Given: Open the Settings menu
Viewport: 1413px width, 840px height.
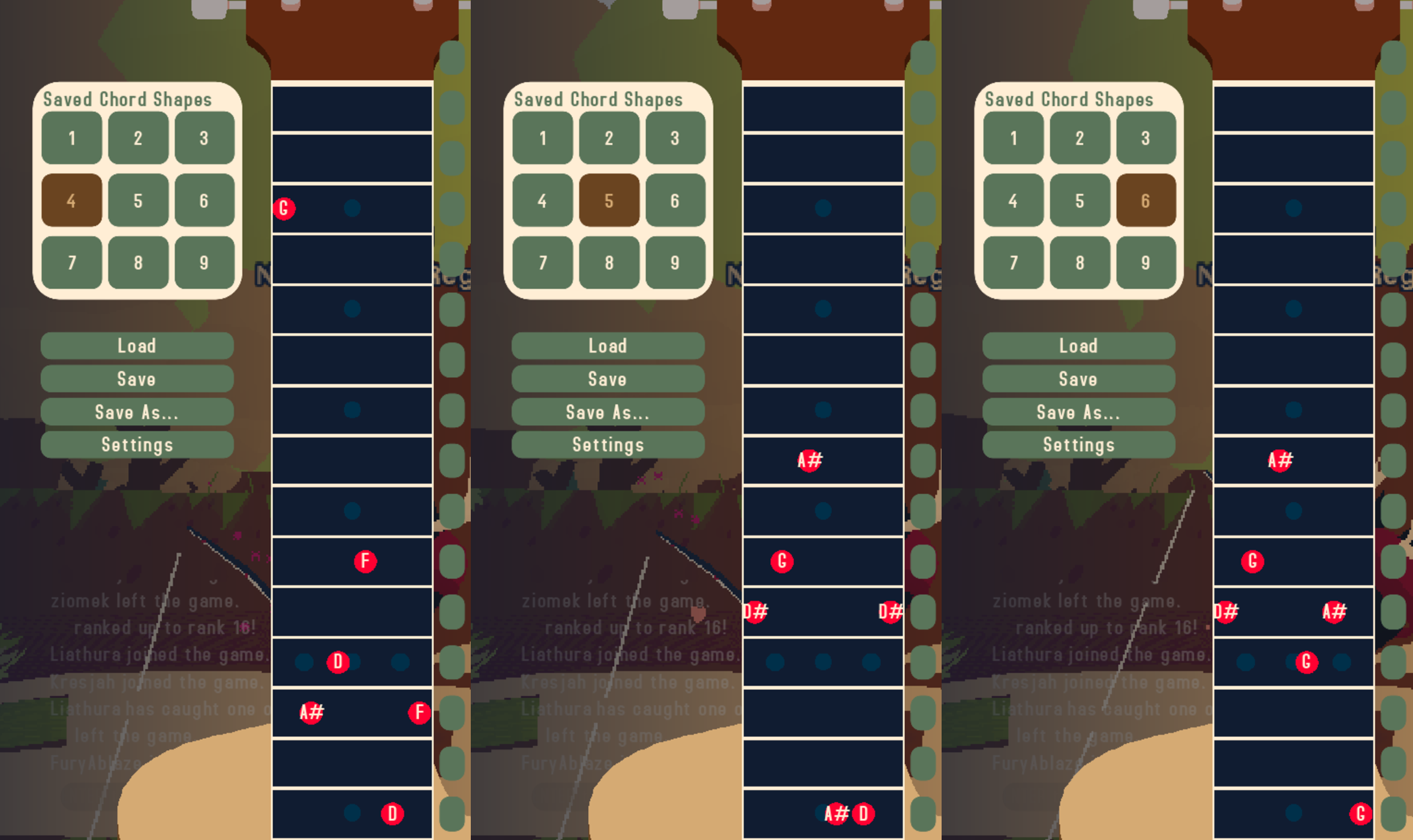Looking at the screenshot, I should pos(137,444).
